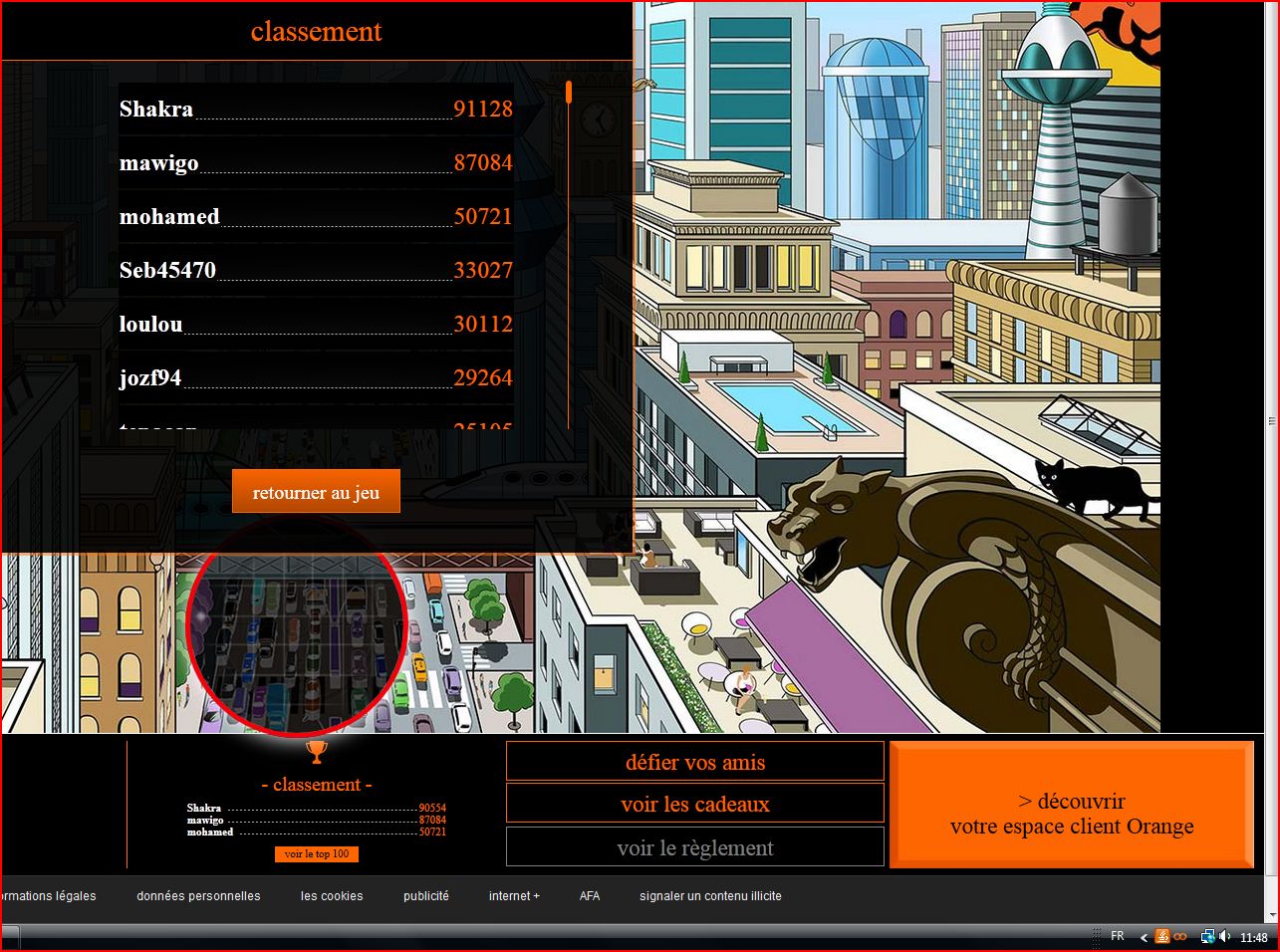Expand the hidden system tray icons chevron
Viewport: 1280px width, 952px height.
click(1144, 936)
